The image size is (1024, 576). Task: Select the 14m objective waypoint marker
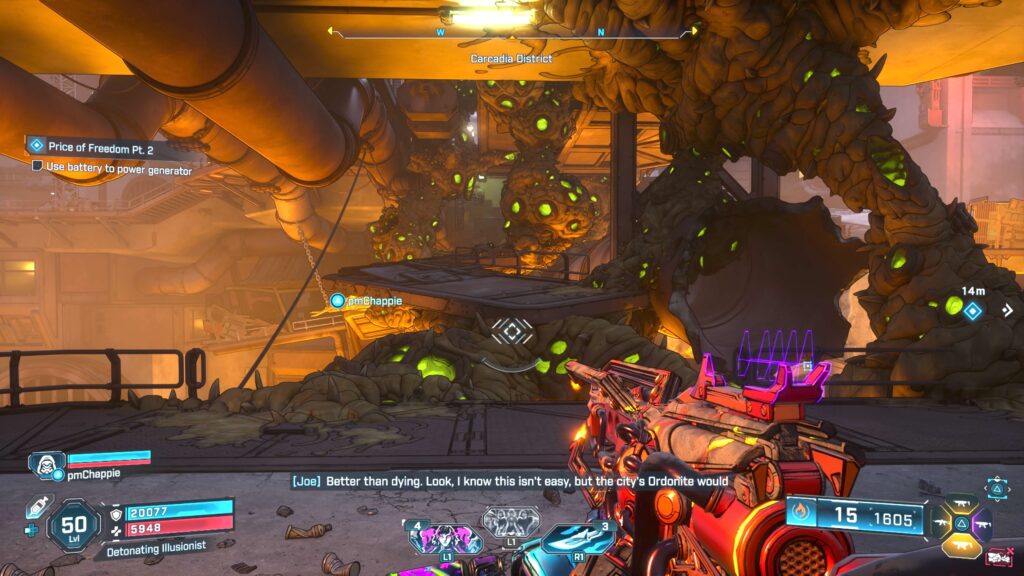[971, 311]
